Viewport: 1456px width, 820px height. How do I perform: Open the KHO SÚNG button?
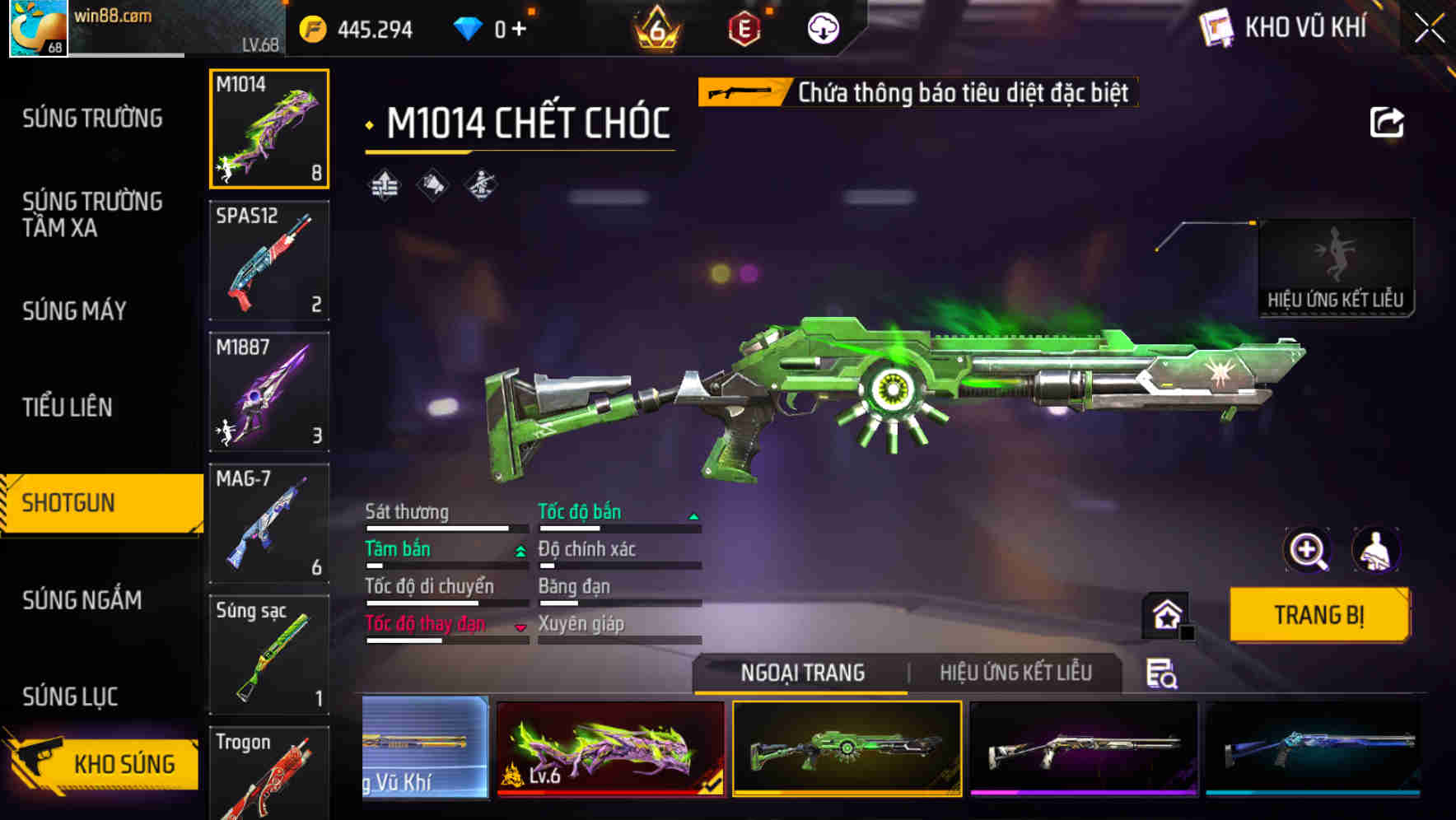tap(103, 763)
